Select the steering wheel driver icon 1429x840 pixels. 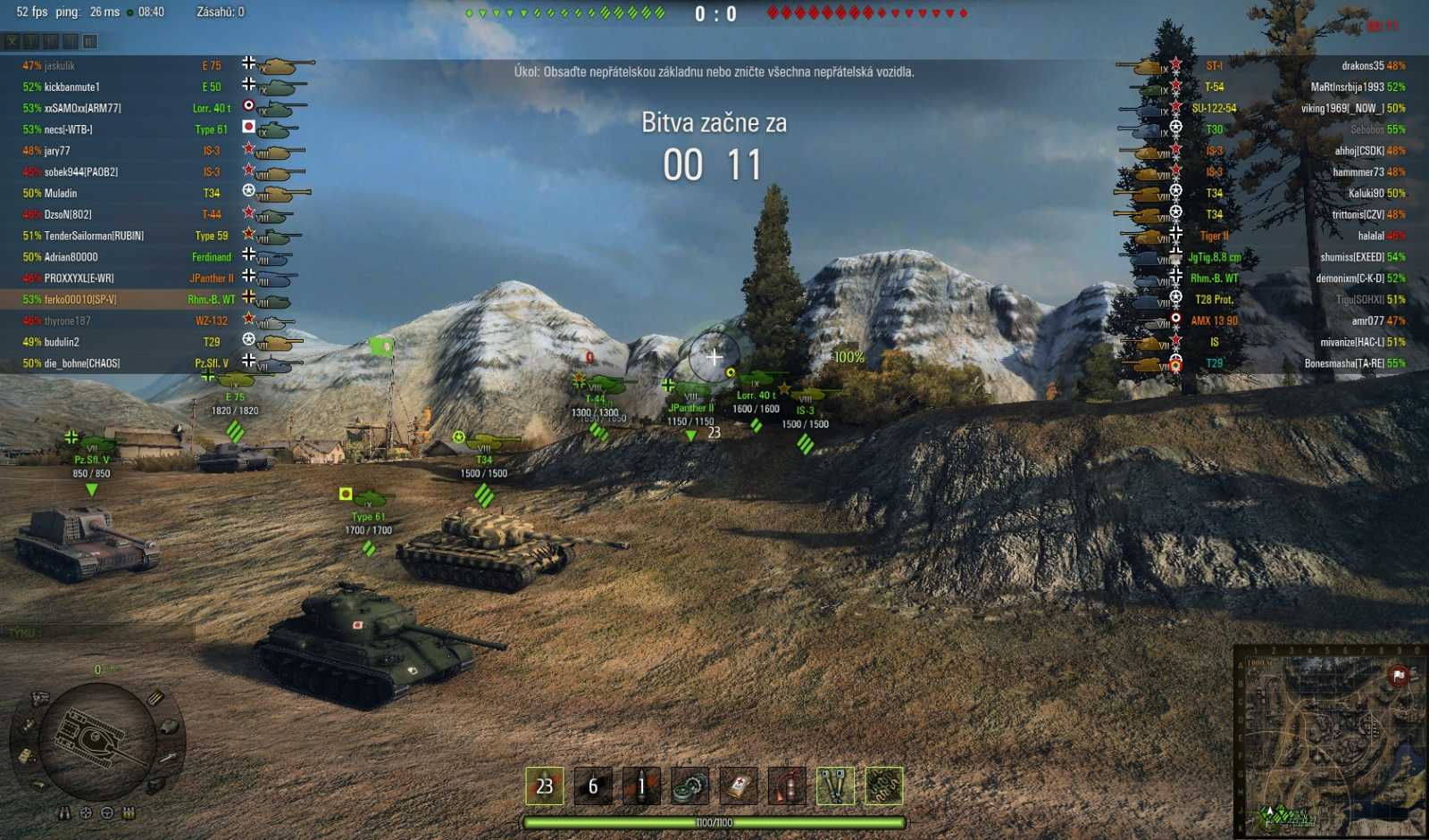point(107,813)
